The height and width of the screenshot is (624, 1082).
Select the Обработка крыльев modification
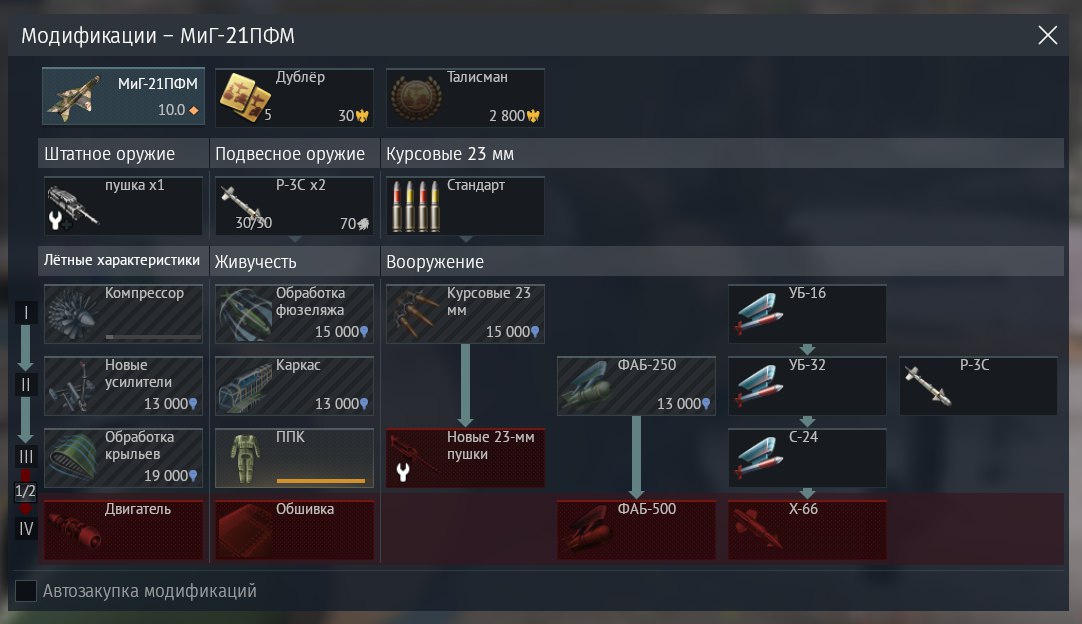(123, 458)
